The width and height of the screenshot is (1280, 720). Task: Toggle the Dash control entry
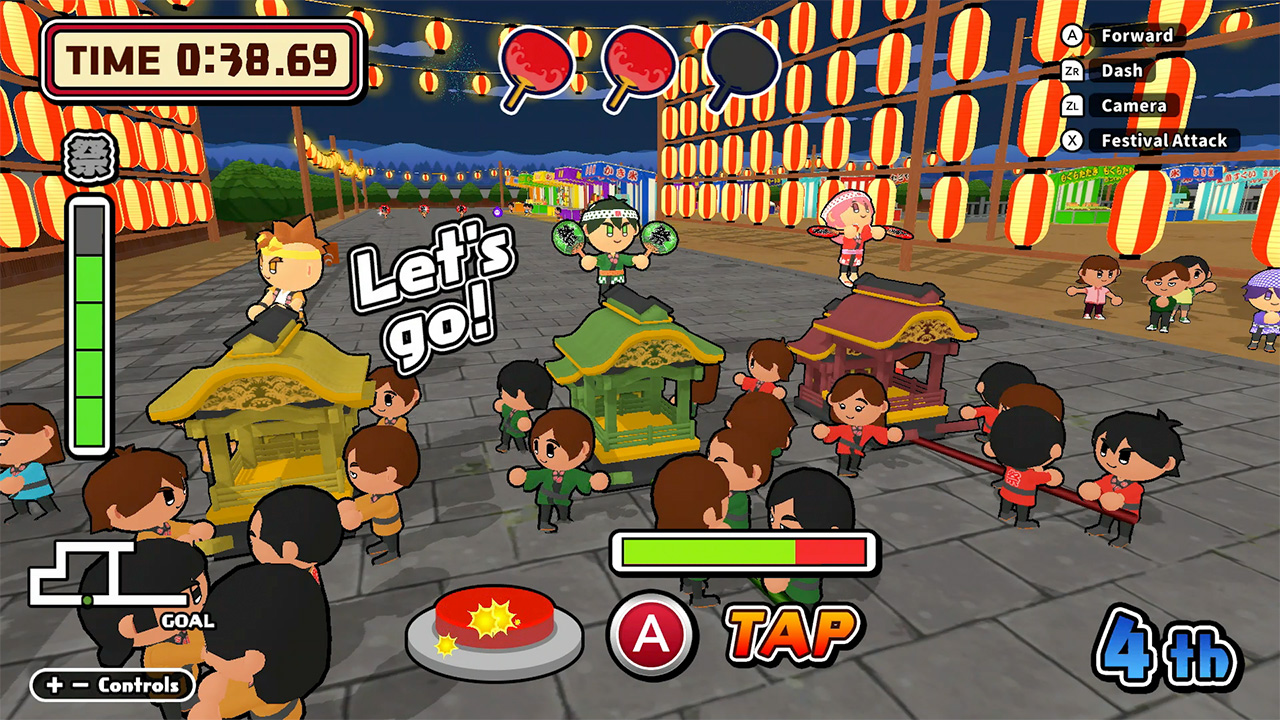(x=1120, y=70)
